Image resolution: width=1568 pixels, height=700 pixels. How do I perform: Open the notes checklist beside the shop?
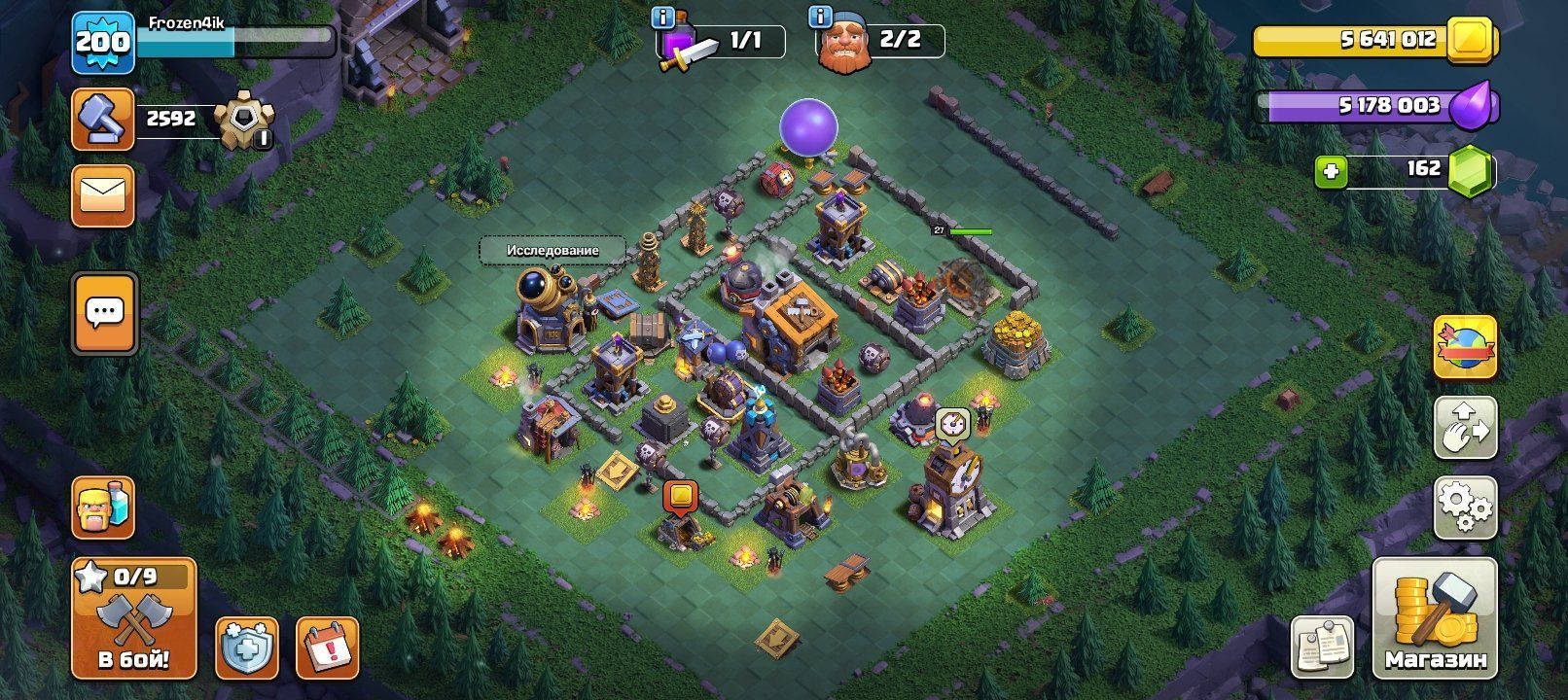[x=1322, y=647]
